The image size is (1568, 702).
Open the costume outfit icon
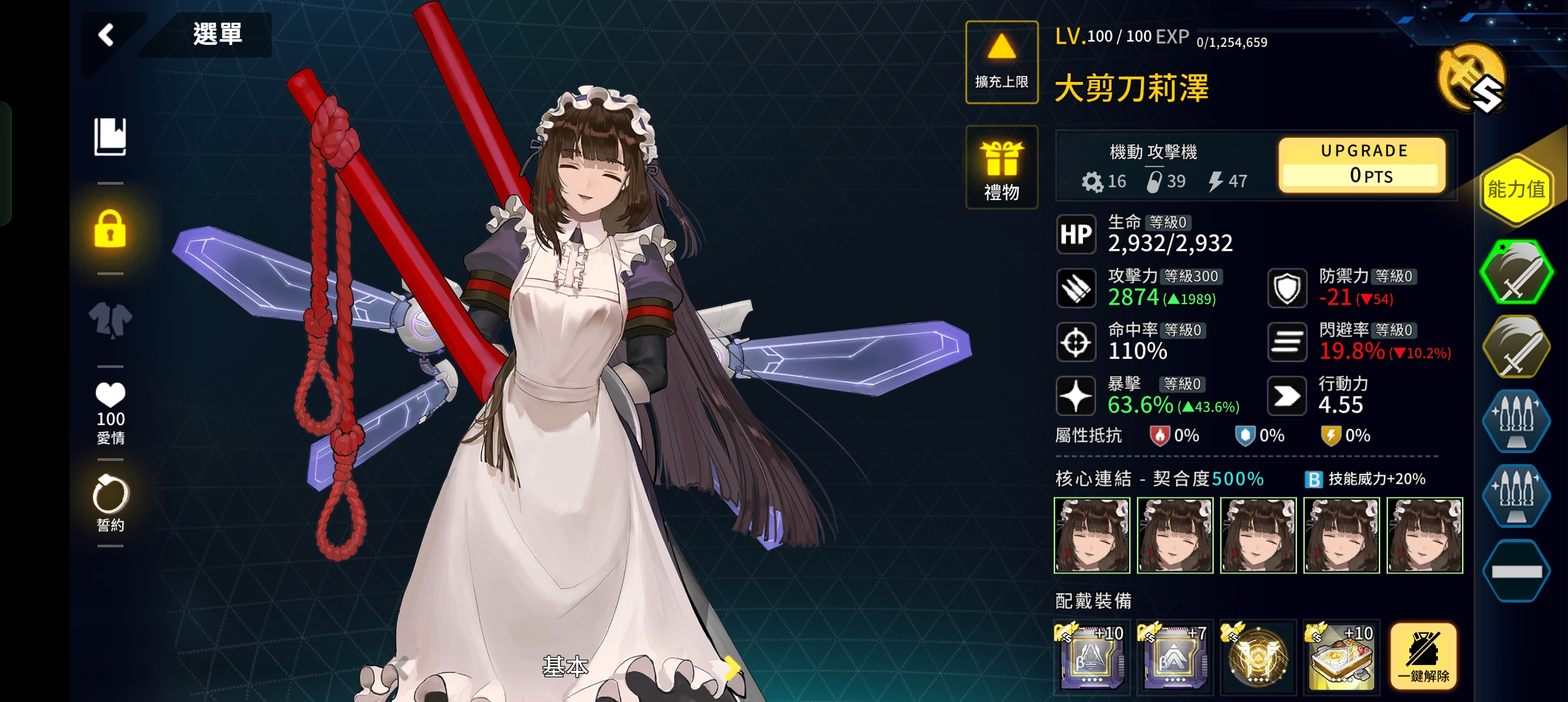111,320
